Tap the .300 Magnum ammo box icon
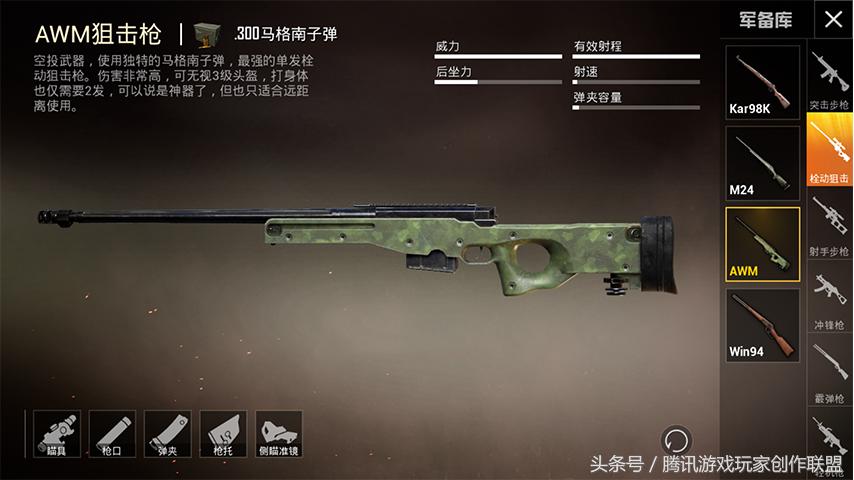 pos(208,33)
